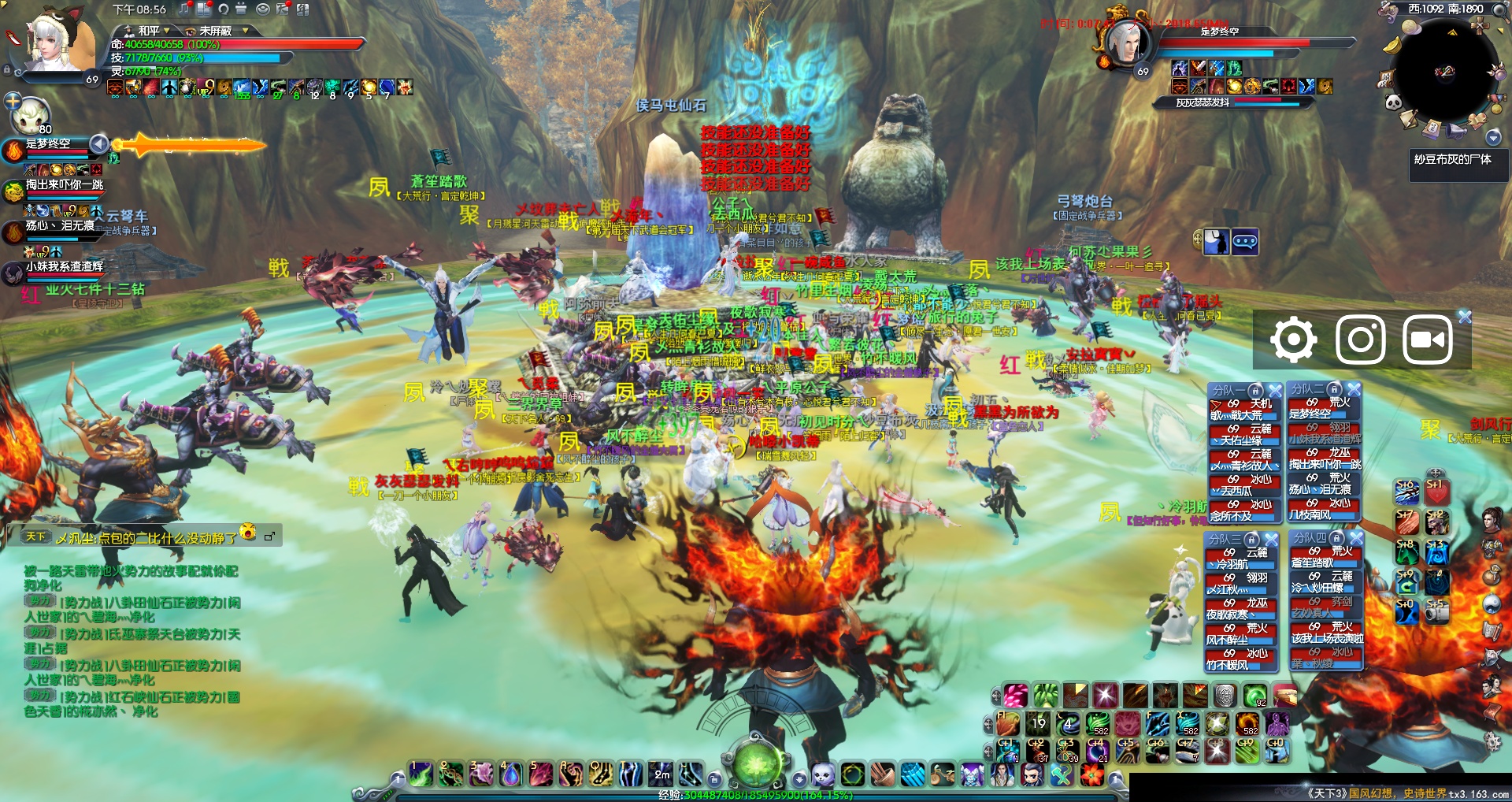Select party member 掏出来吓你一跳
1512x802 pixels.
[65, 185]
